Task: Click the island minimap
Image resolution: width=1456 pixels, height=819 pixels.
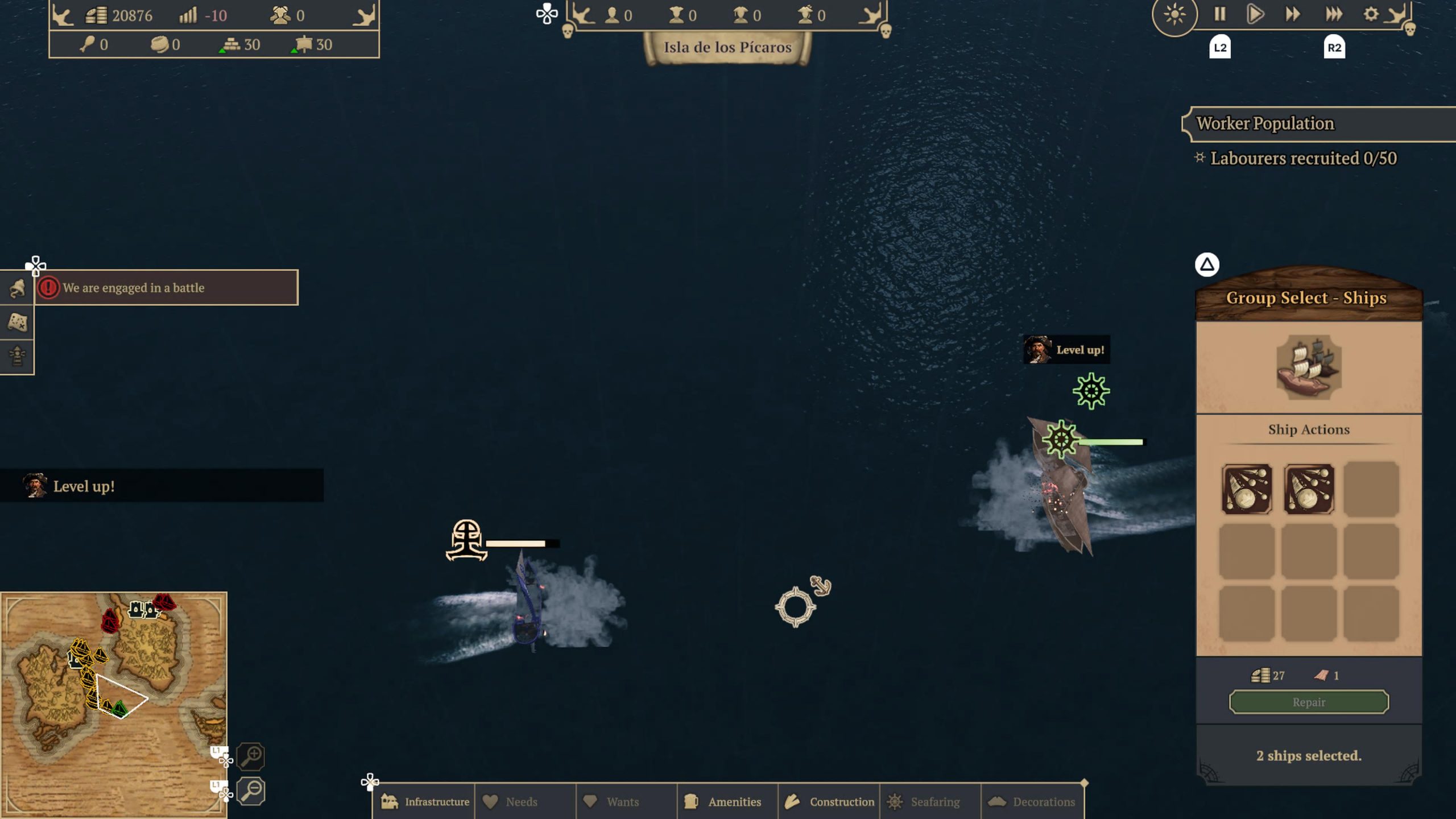Action: coord(114,704)
